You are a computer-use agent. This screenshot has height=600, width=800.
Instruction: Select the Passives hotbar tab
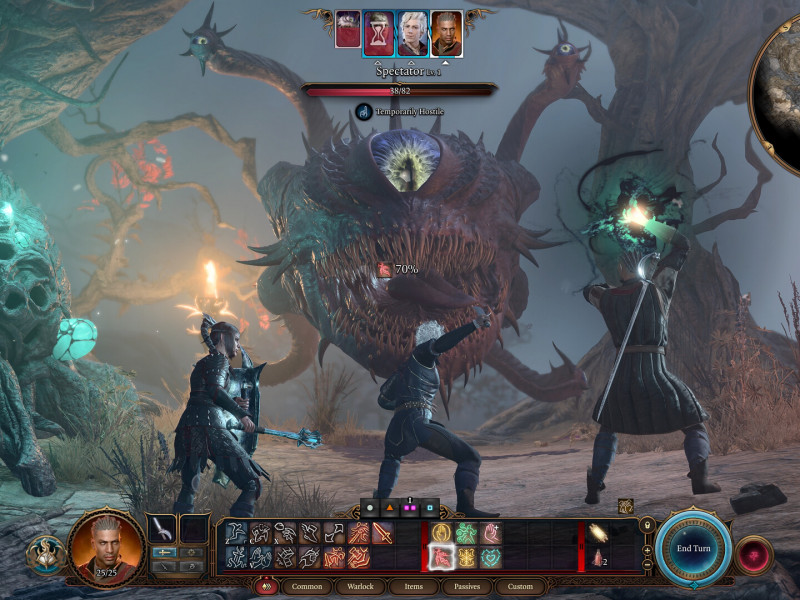click(464, 586)
